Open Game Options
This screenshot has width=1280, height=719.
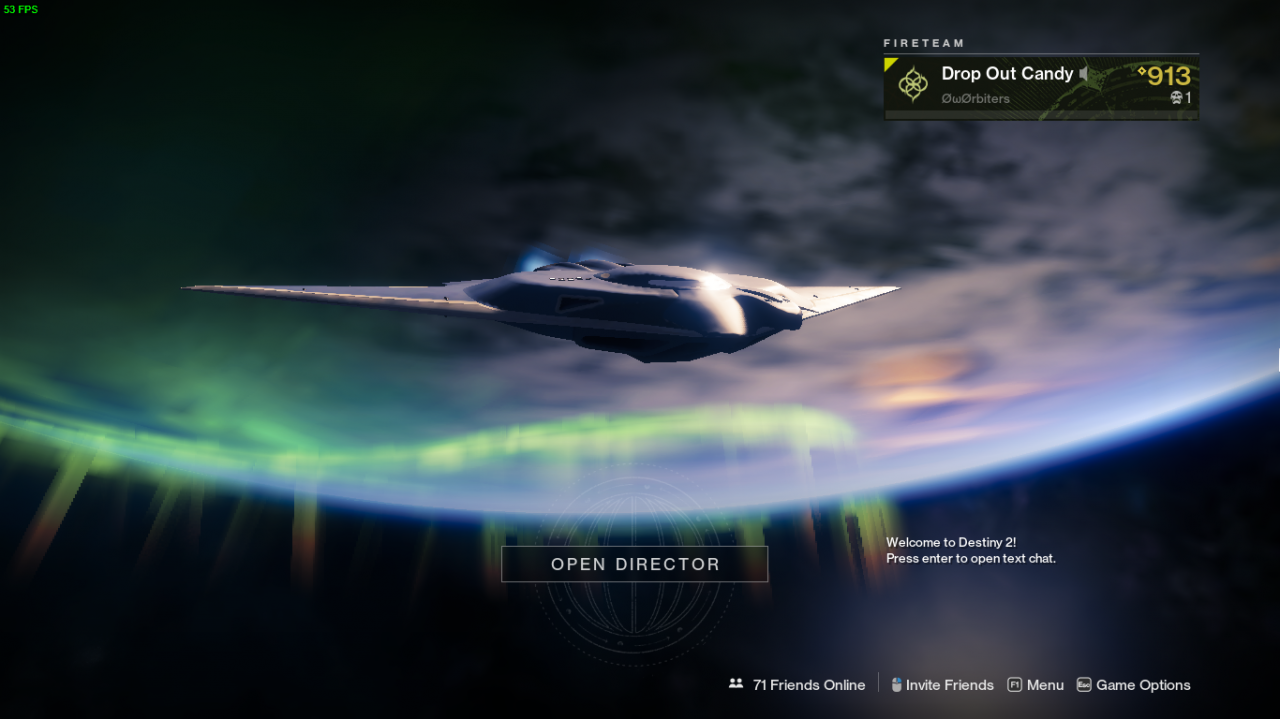[1133, 685]
